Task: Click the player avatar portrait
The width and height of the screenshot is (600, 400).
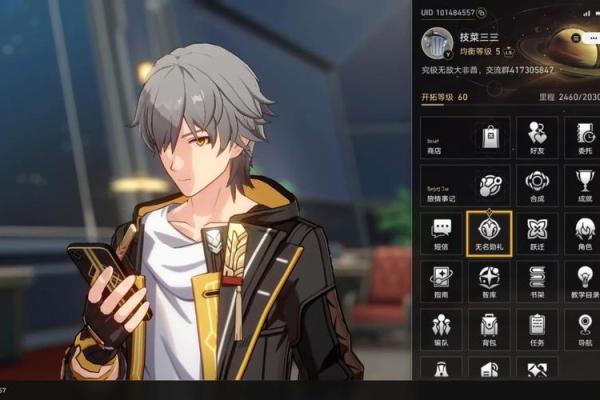Action: 437,43
